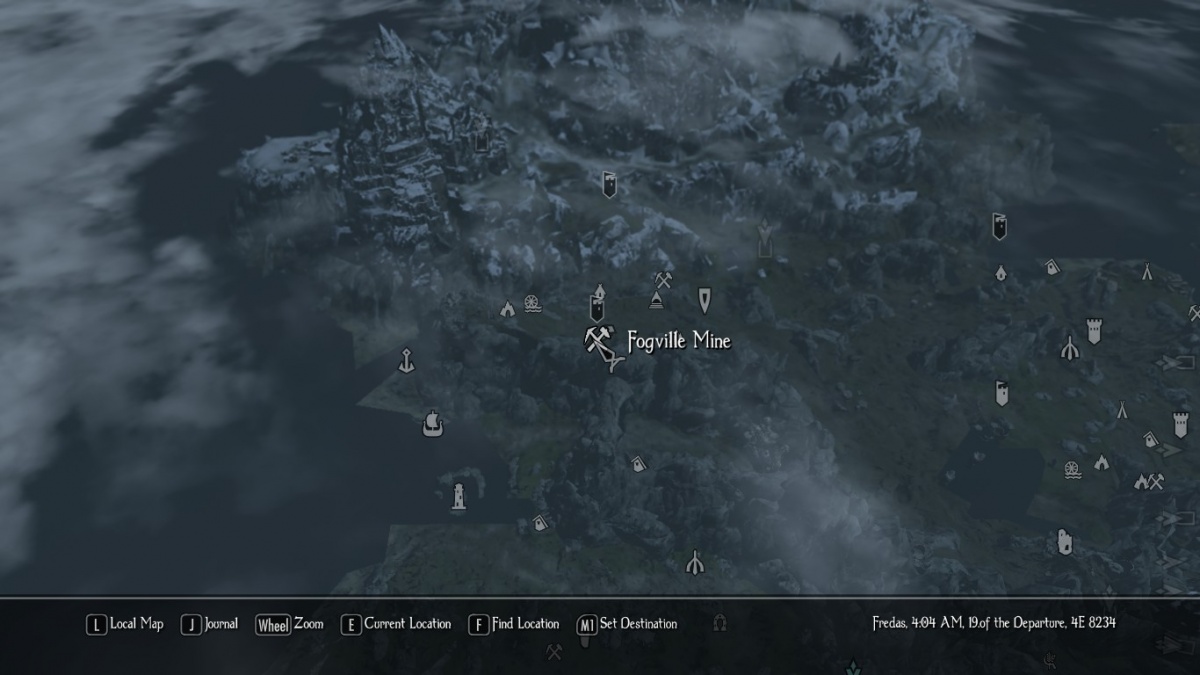Choose the lighthouse map marker
This screenshot has width=1200, height=675.
click(458, 496)
